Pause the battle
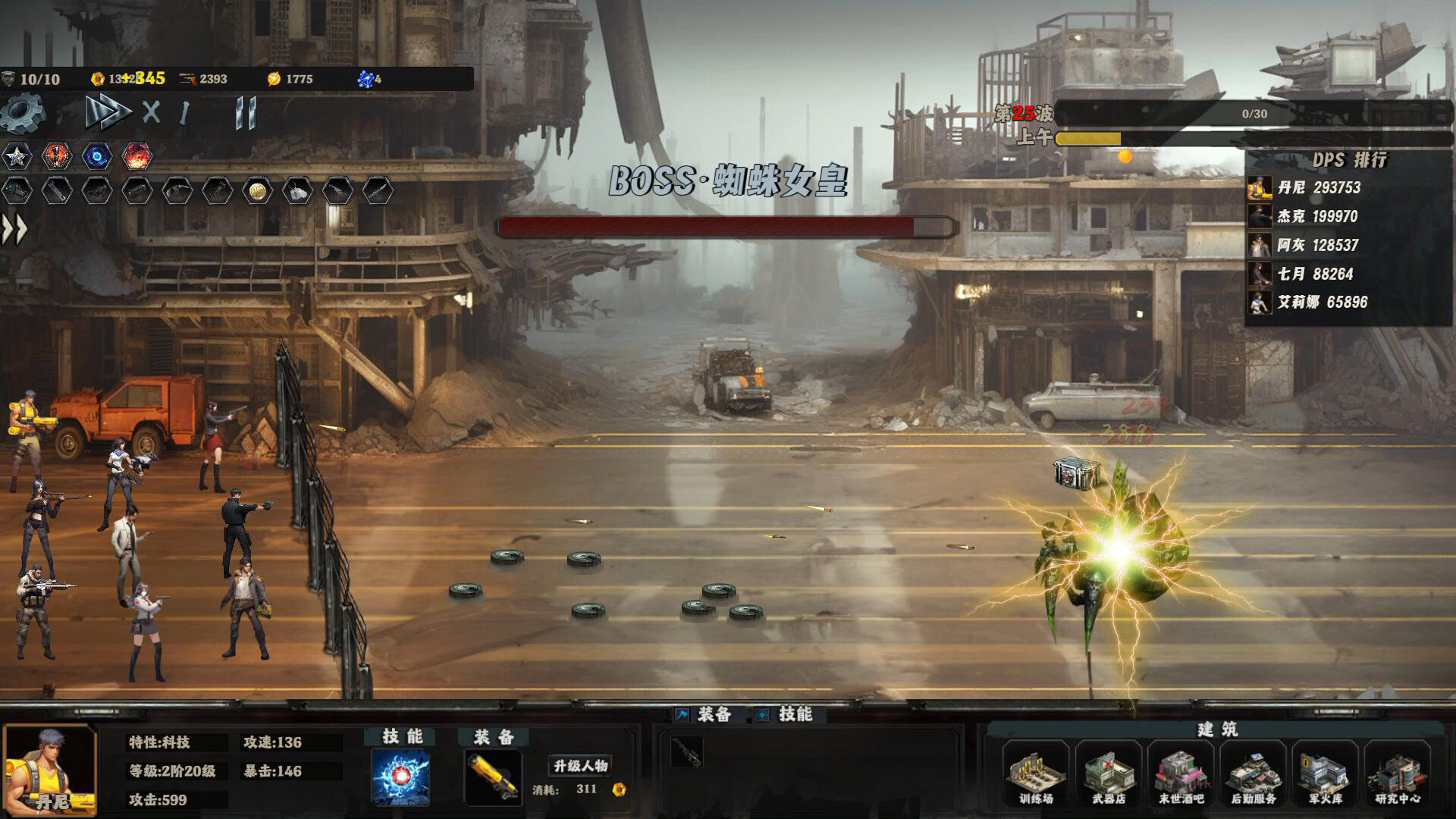 click(x=246, y=113)
